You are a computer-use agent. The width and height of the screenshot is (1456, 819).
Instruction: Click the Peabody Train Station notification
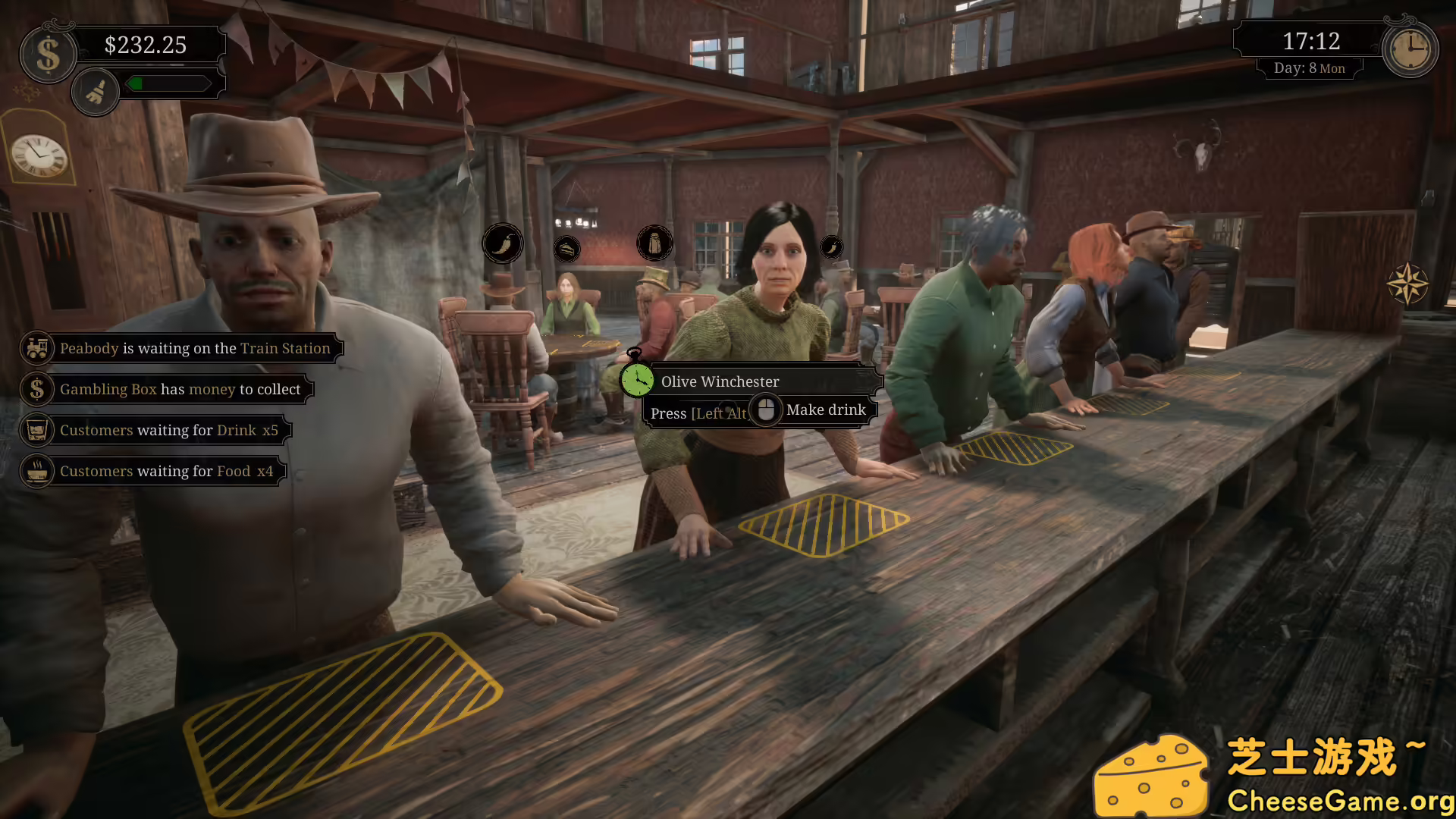[196, 348]
